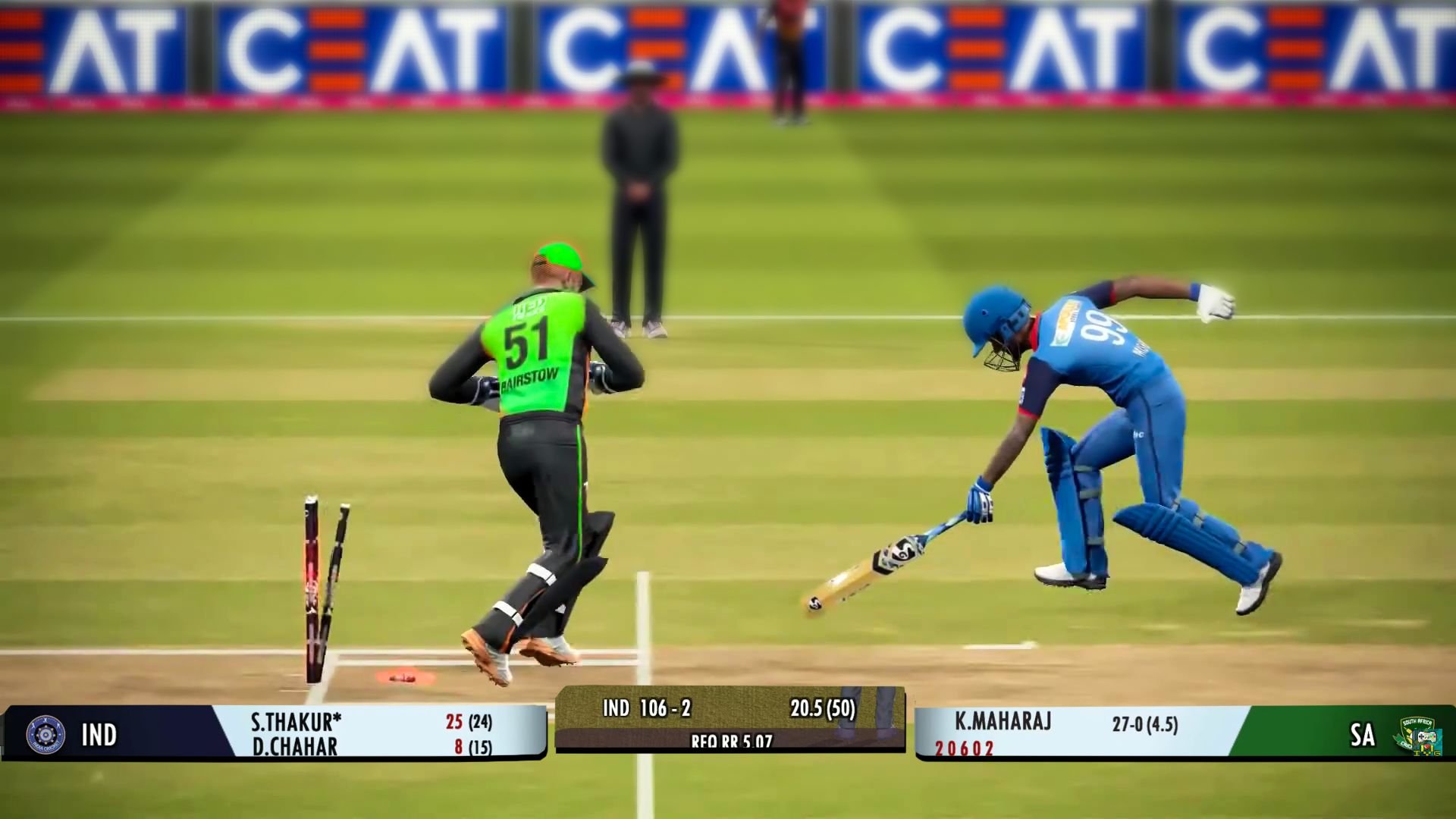1456x819 pixels.
Task: Click the India team crest logo
Action: pos(45,734)
